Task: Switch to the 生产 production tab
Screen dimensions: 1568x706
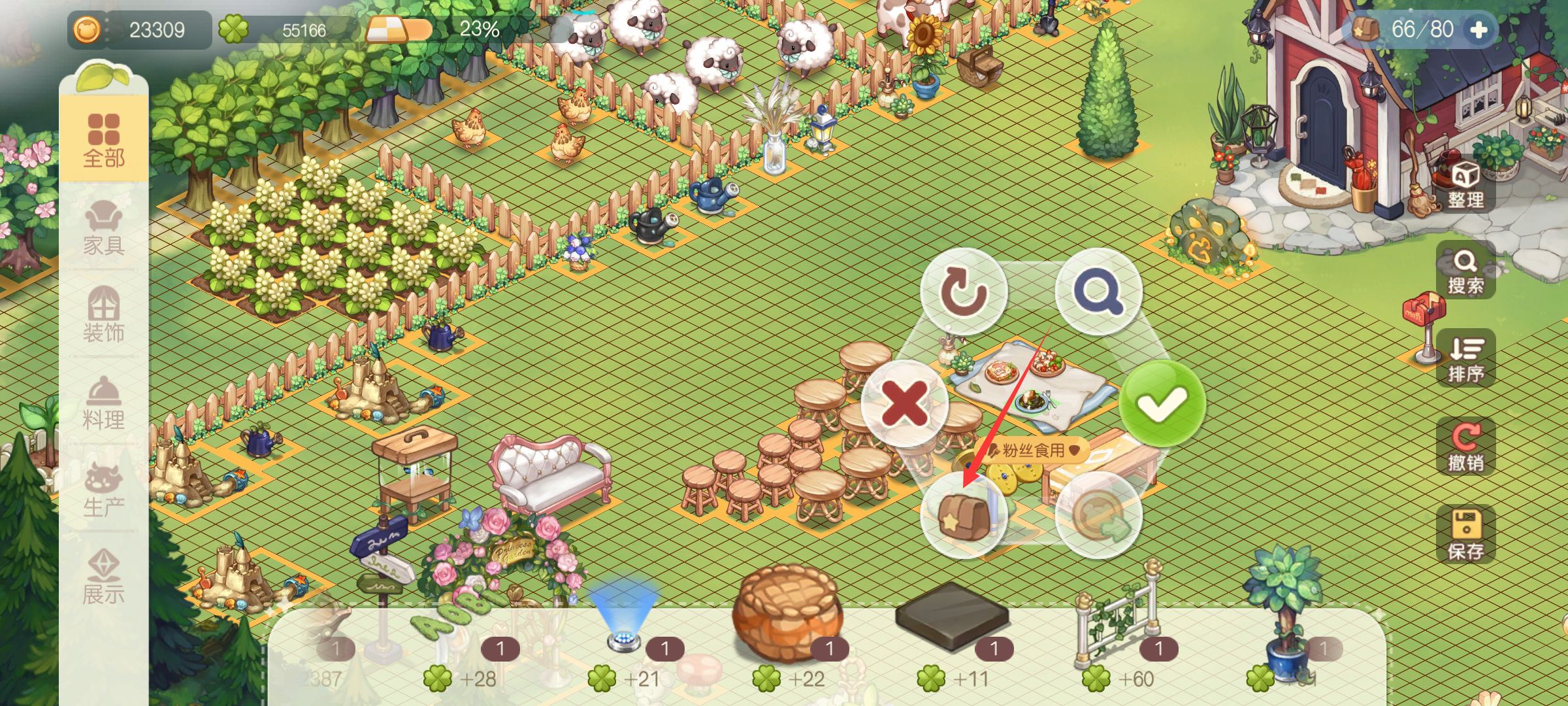Action: tap(103, 490)
